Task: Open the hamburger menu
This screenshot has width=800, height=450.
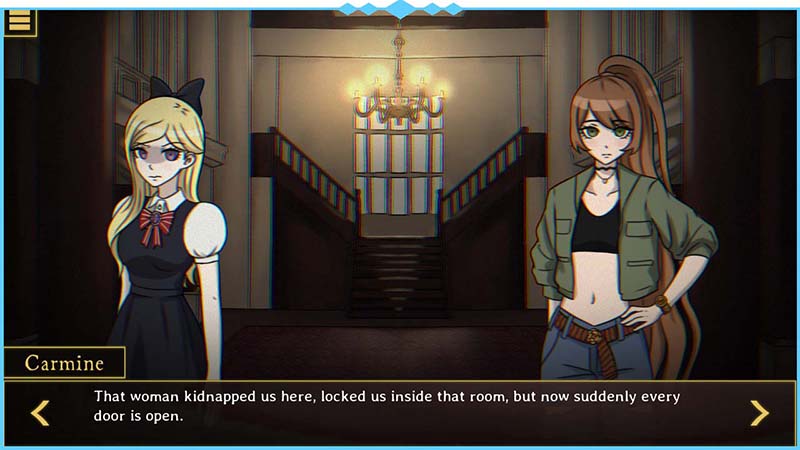Action: coord(19,21)
